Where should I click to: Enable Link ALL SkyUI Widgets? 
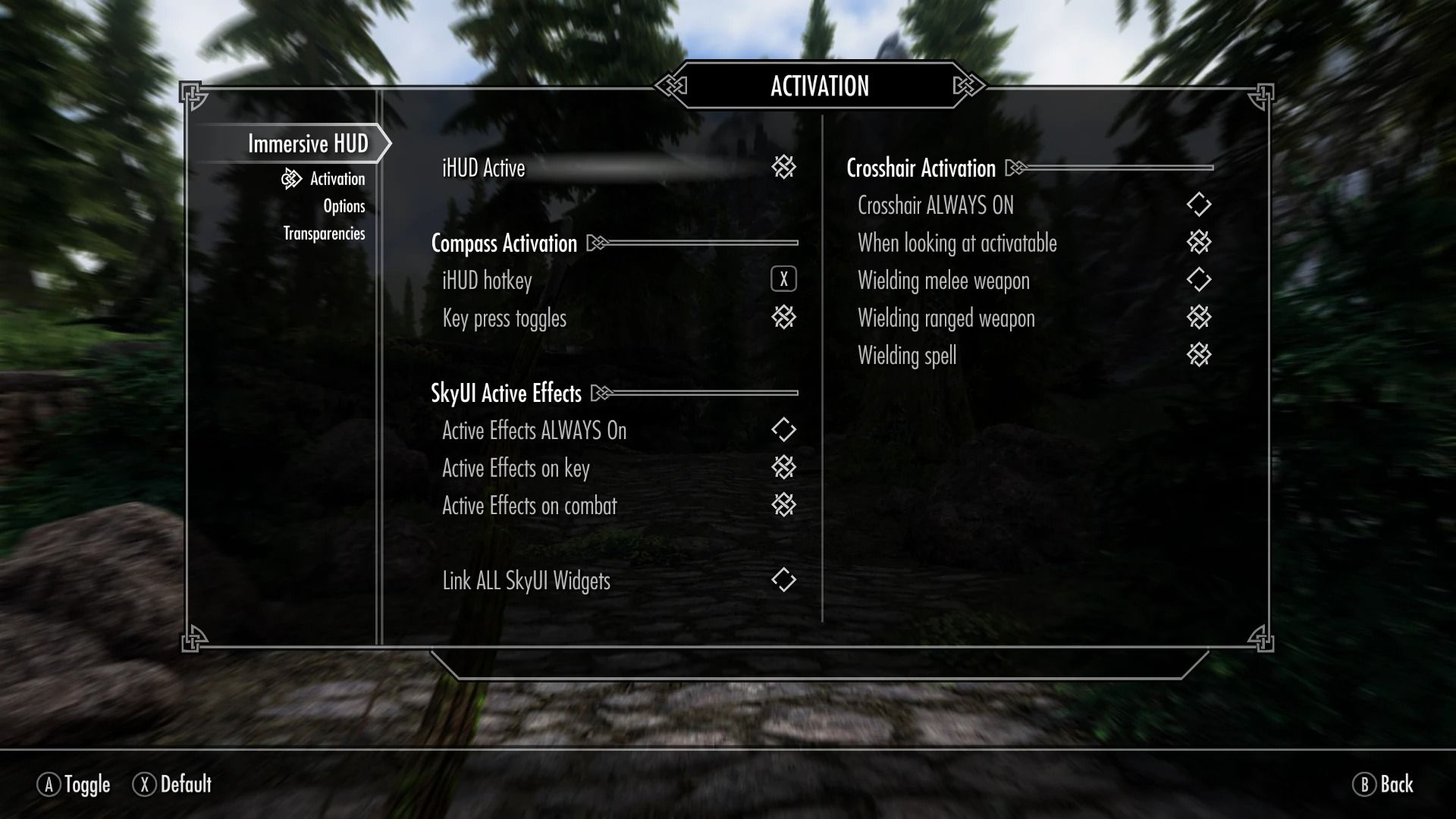click(785, 580)
